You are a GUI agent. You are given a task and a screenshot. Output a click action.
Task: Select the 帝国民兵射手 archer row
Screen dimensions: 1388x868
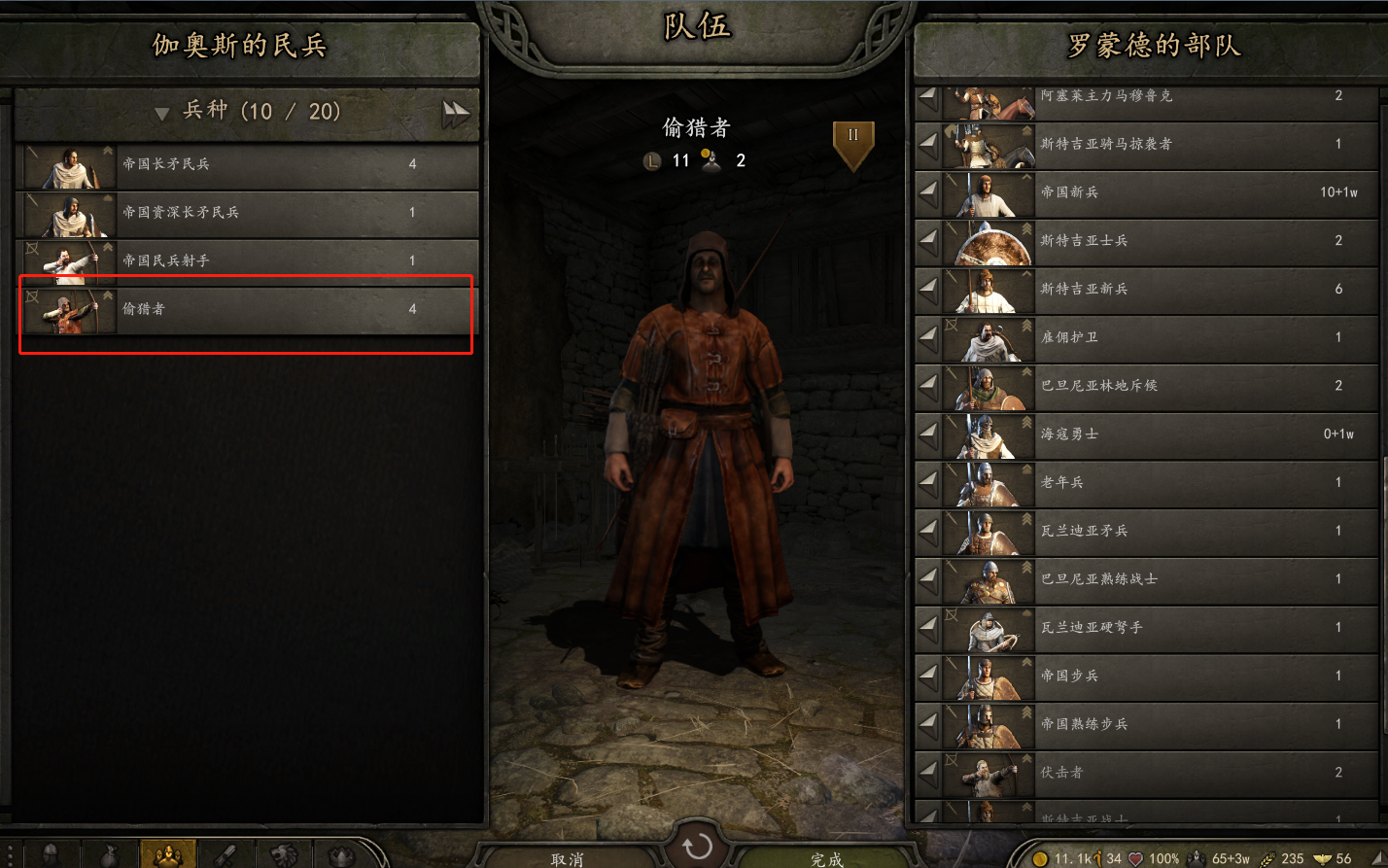(x=248, y=261)
